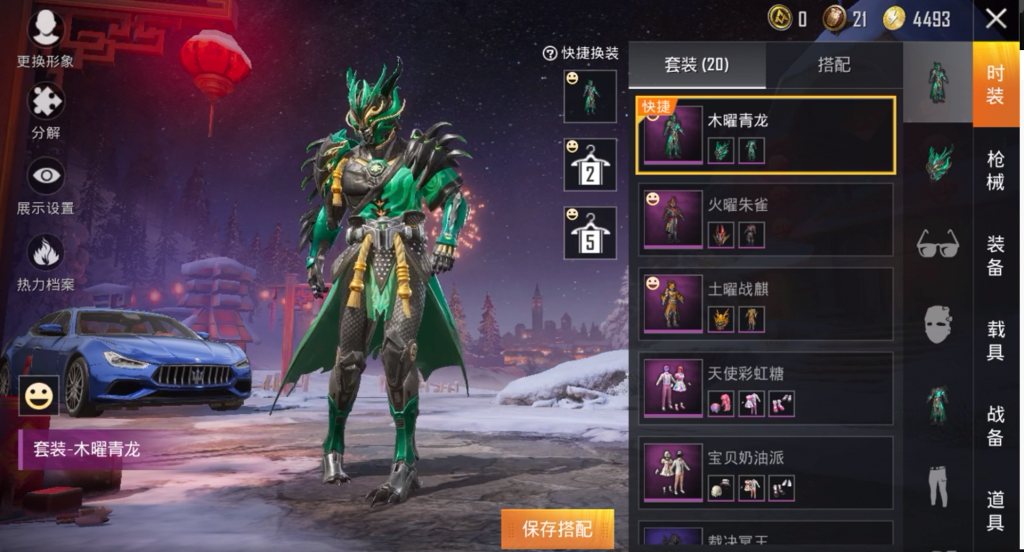Open the 套装 (20) tab
Image resolution: width=1024 pixels, height=552 pixels.
pos(697,66)
